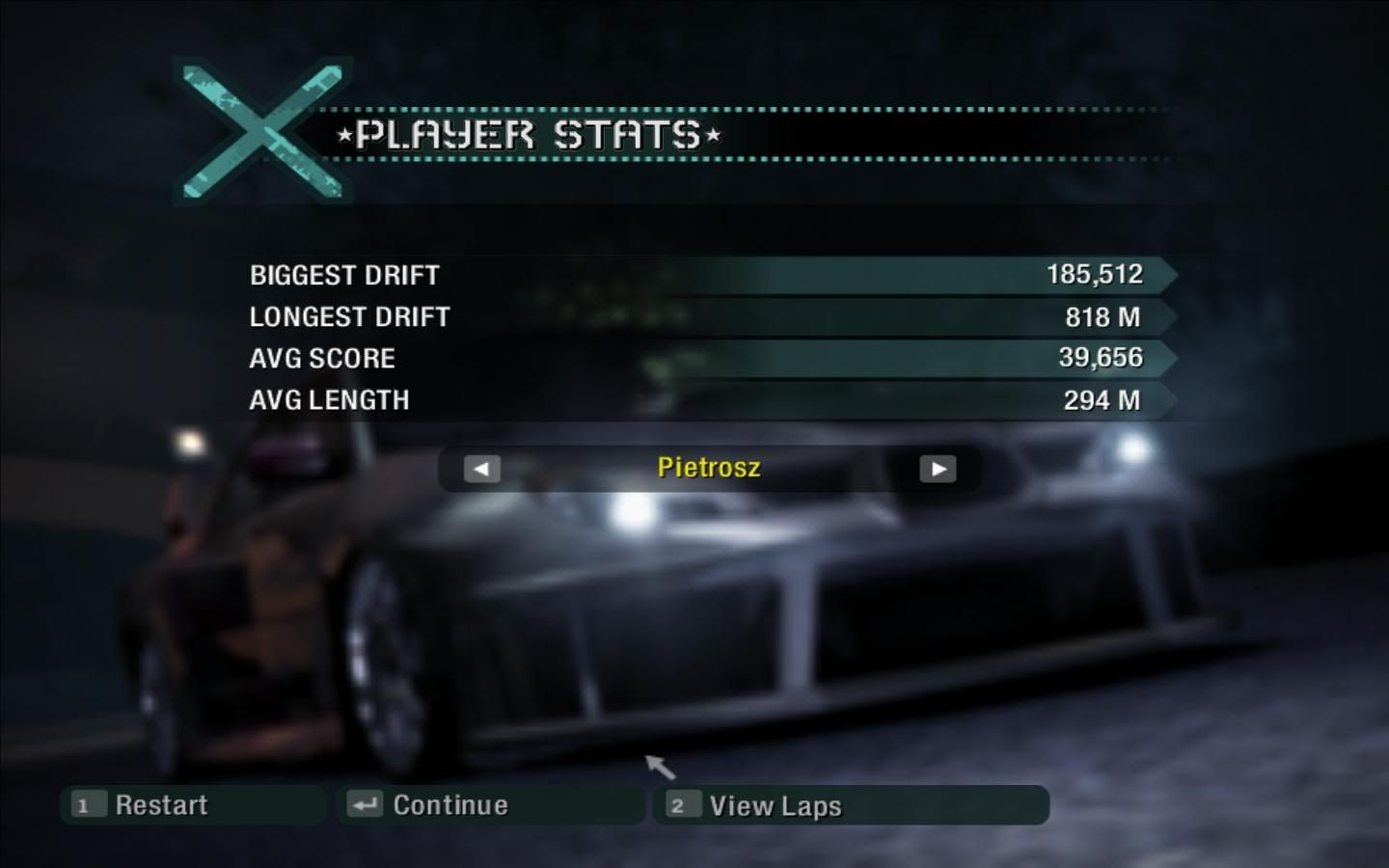Select the Pietrosz player name selector
The width and height of the screenshot is (1389, 868).
(709, 468)
